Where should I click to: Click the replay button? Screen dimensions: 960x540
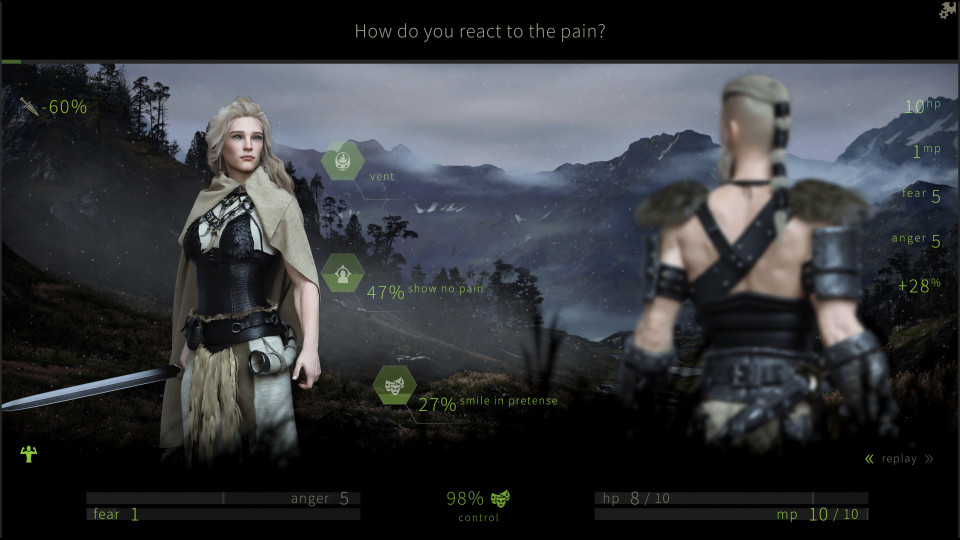(x=899, y=459)
